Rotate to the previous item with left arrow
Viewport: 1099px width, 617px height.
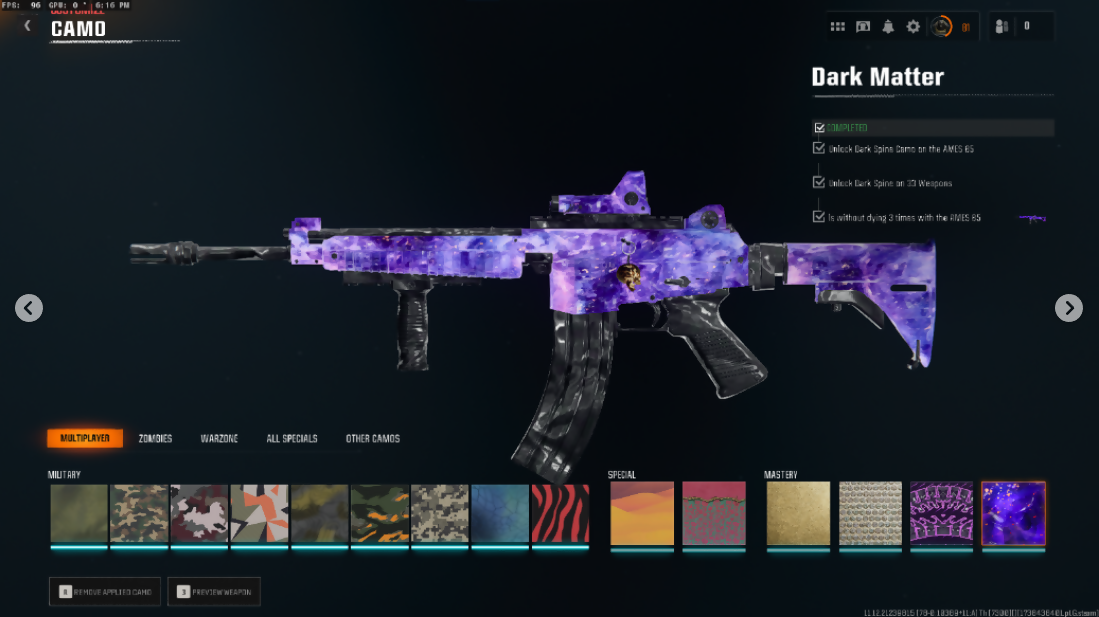[29, 308]
